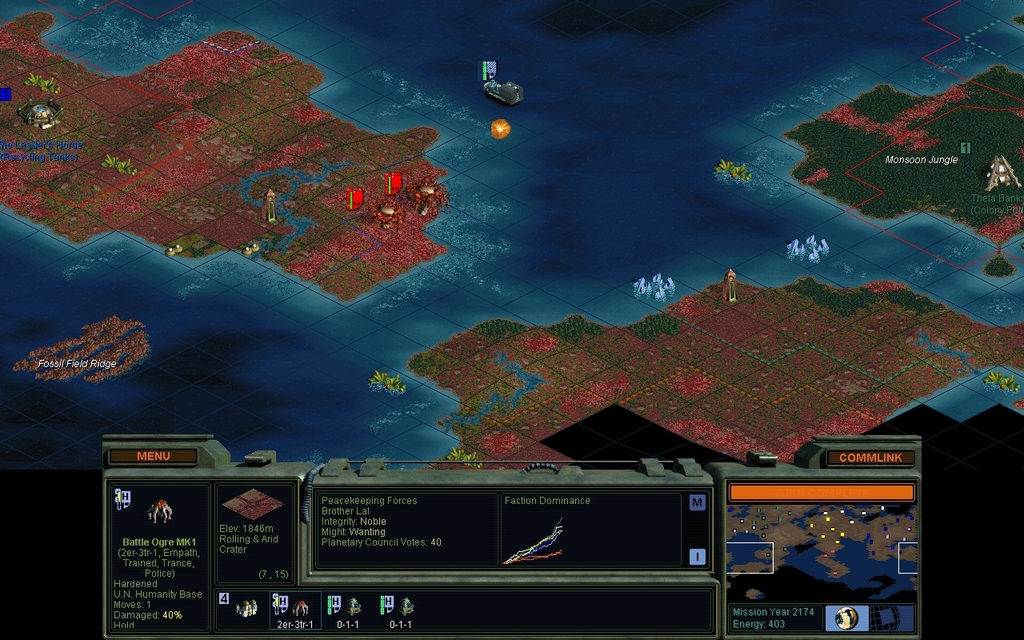Screen dimensions: 1024x640
Task: Select the base icon in the unit stack
Action: (246, 607)
